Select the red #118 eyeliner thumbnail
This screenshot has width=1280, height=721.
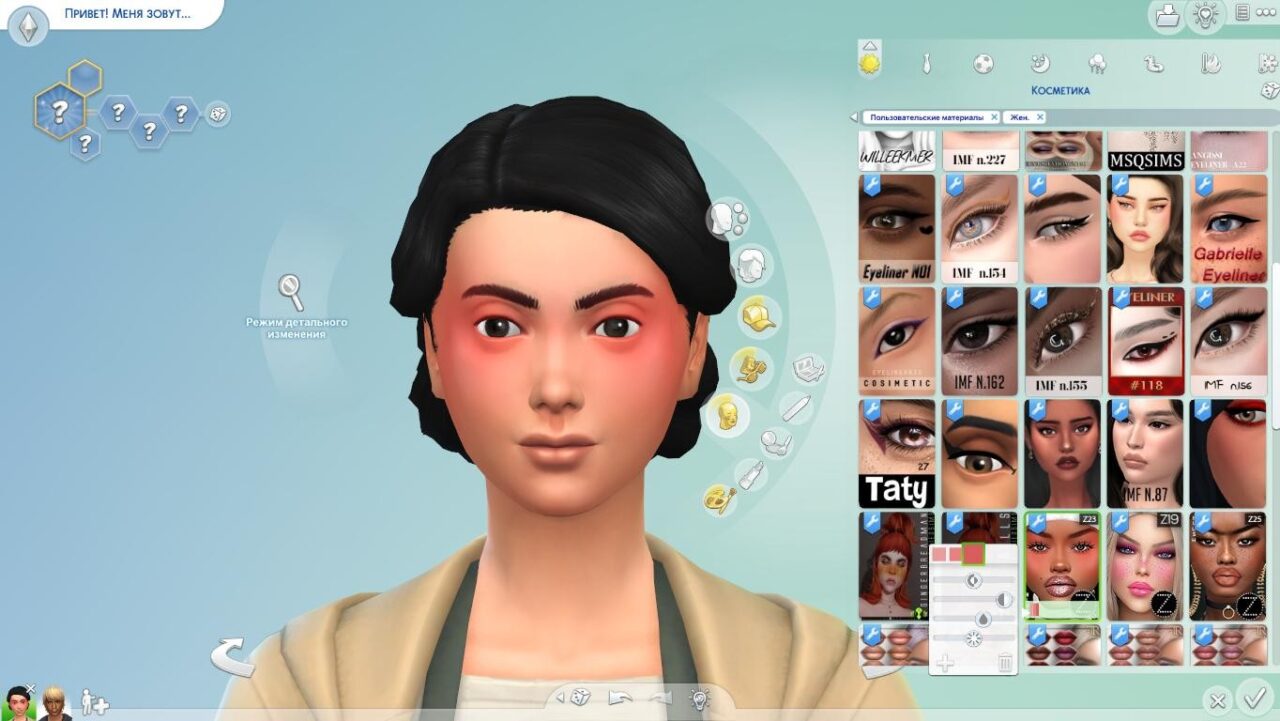click(x=1145, y=341)
